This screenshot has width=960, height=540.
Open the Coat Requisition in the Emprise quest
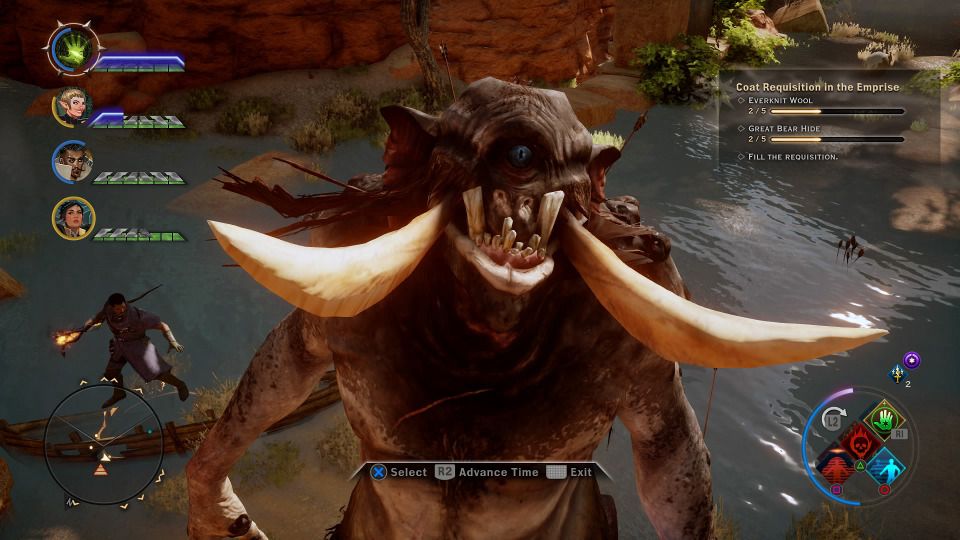click(817, 87)
